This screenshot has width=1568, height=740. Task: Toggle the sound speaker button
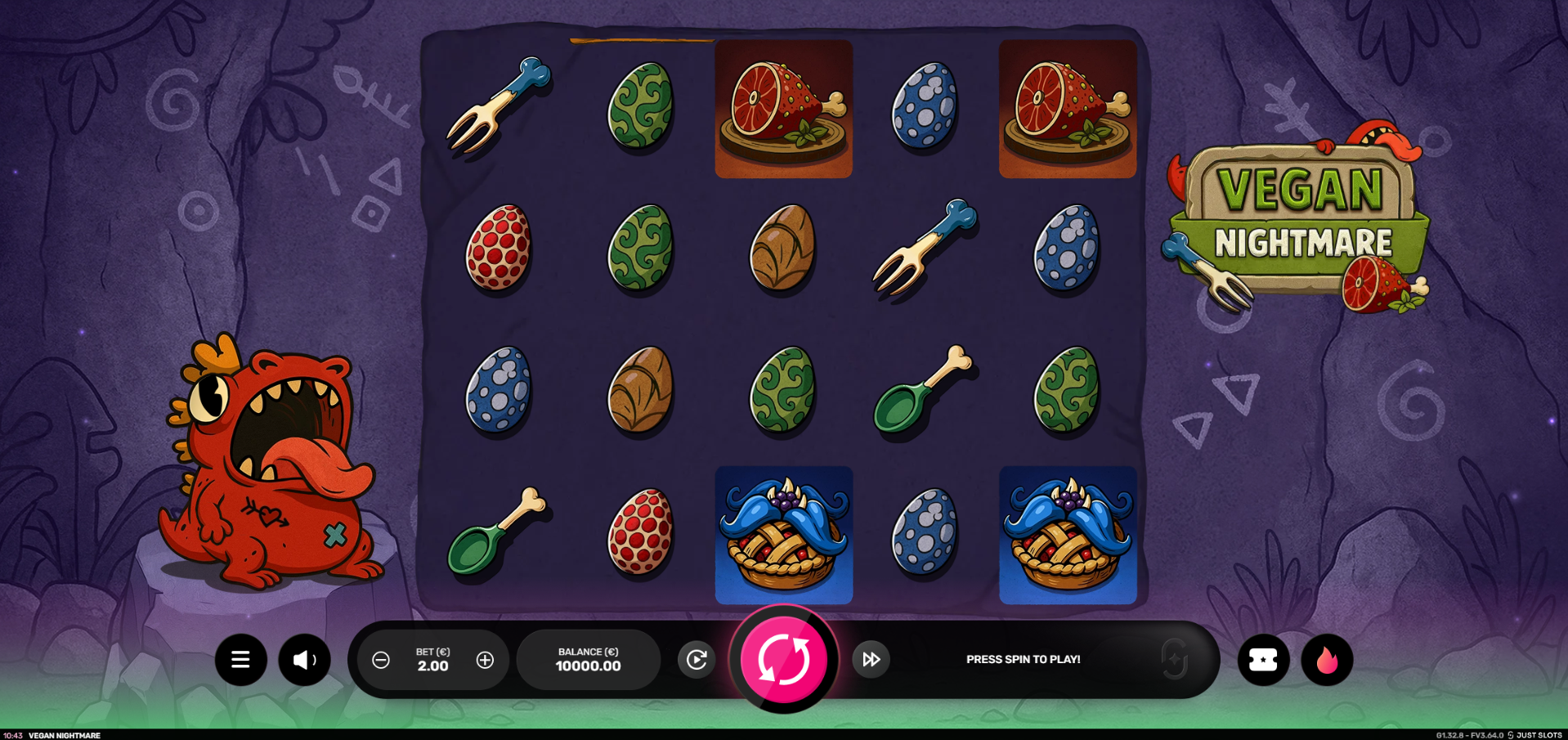(x=304, y=659)
